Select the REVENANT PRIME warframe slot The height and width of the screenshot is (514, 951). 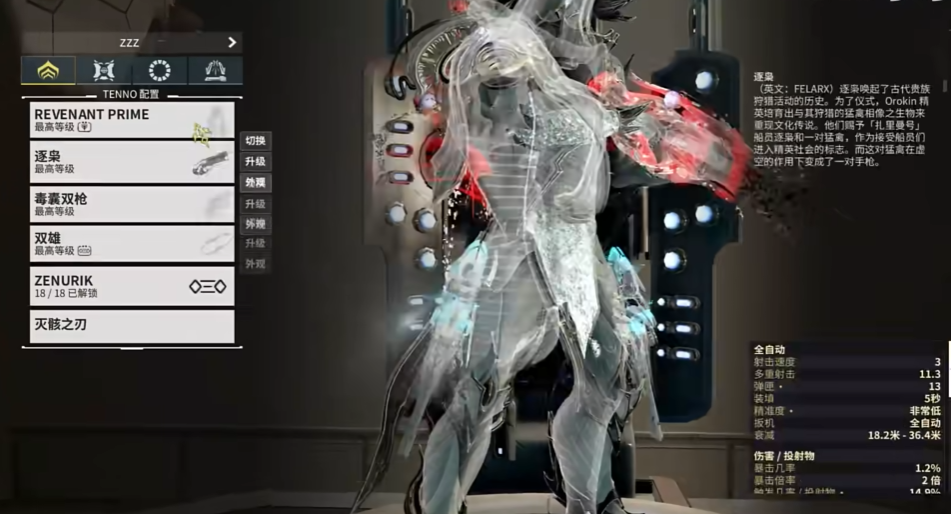point(131,120)
